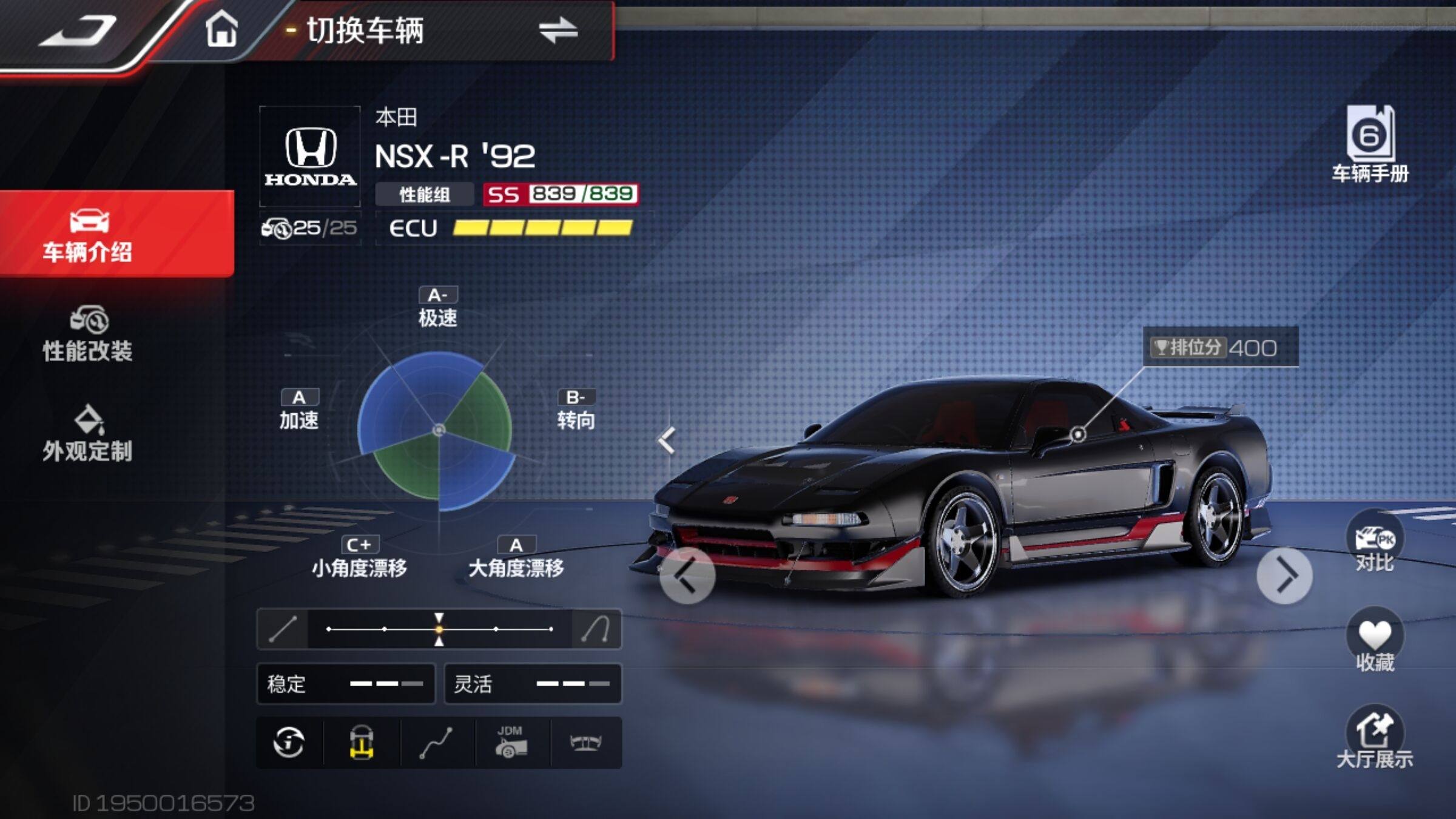The height and width of the screenshot is (819, 1456).
Task: Show the previous car with round left arrow
Action: pos(687,576)
